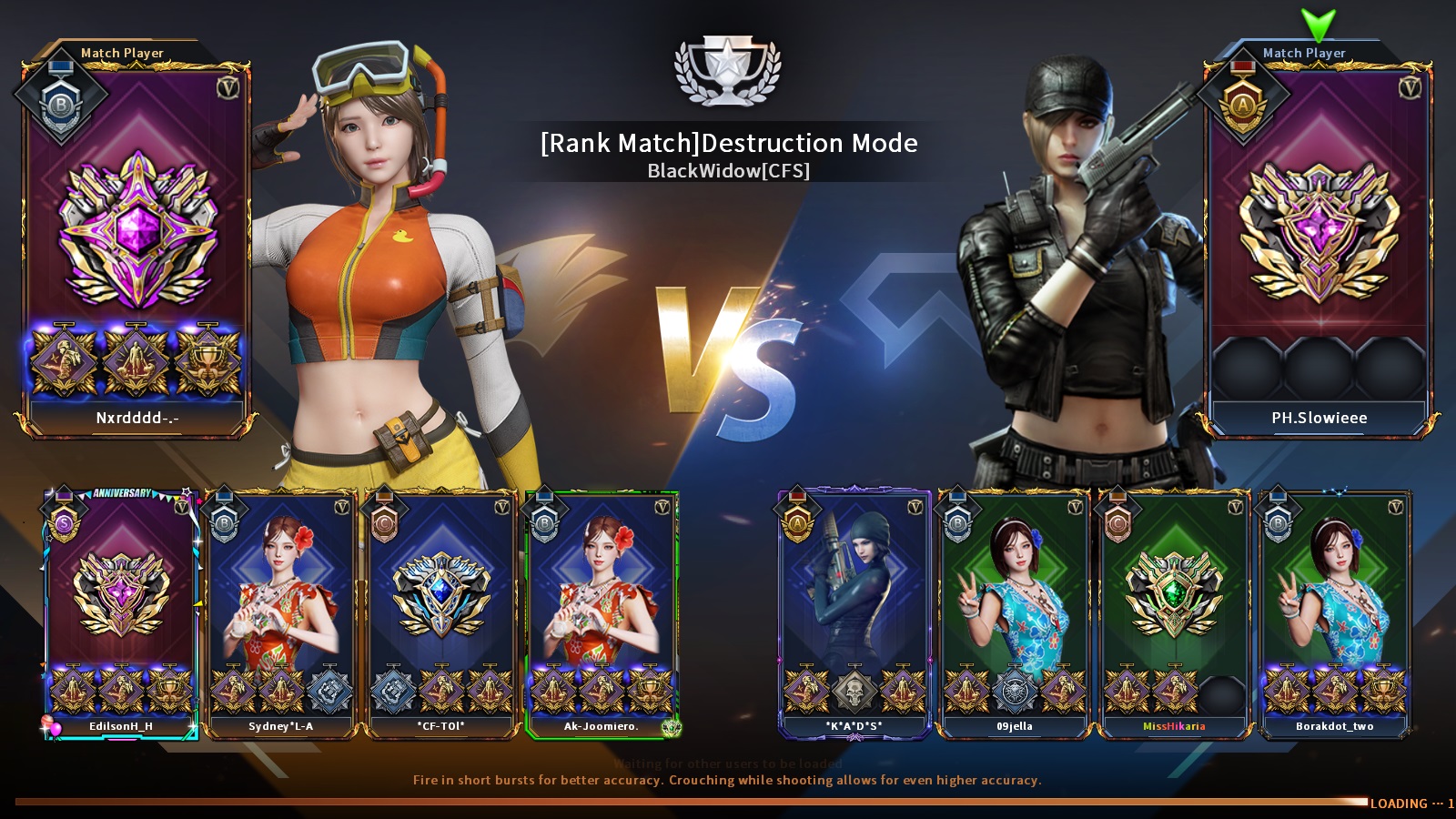Click the BlackWidow[CFS] map name
The width and height of the screenshot is (1456, 819).
click(728, 170)
